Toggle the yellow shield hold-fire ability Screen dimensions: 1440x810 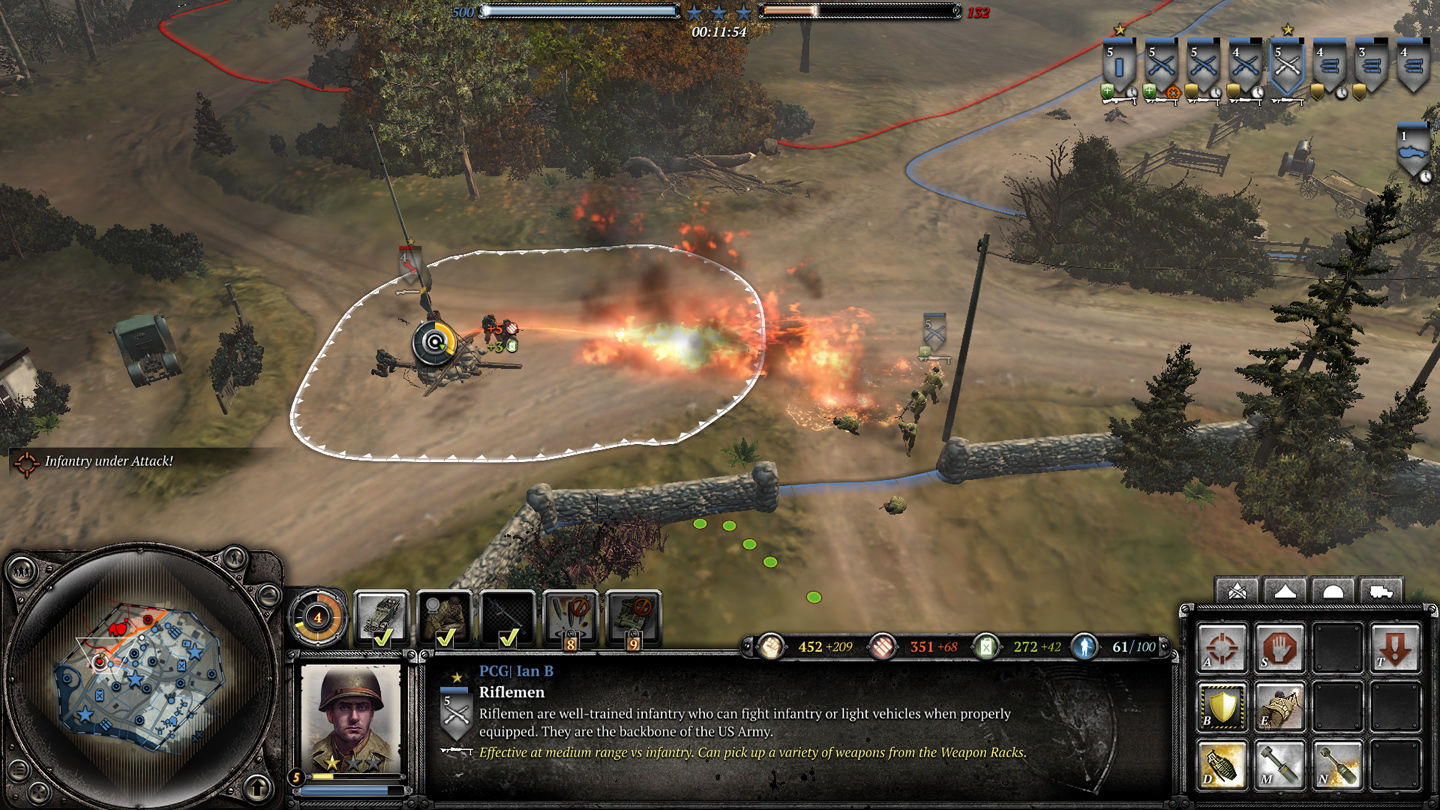[x=1220, y=705]
